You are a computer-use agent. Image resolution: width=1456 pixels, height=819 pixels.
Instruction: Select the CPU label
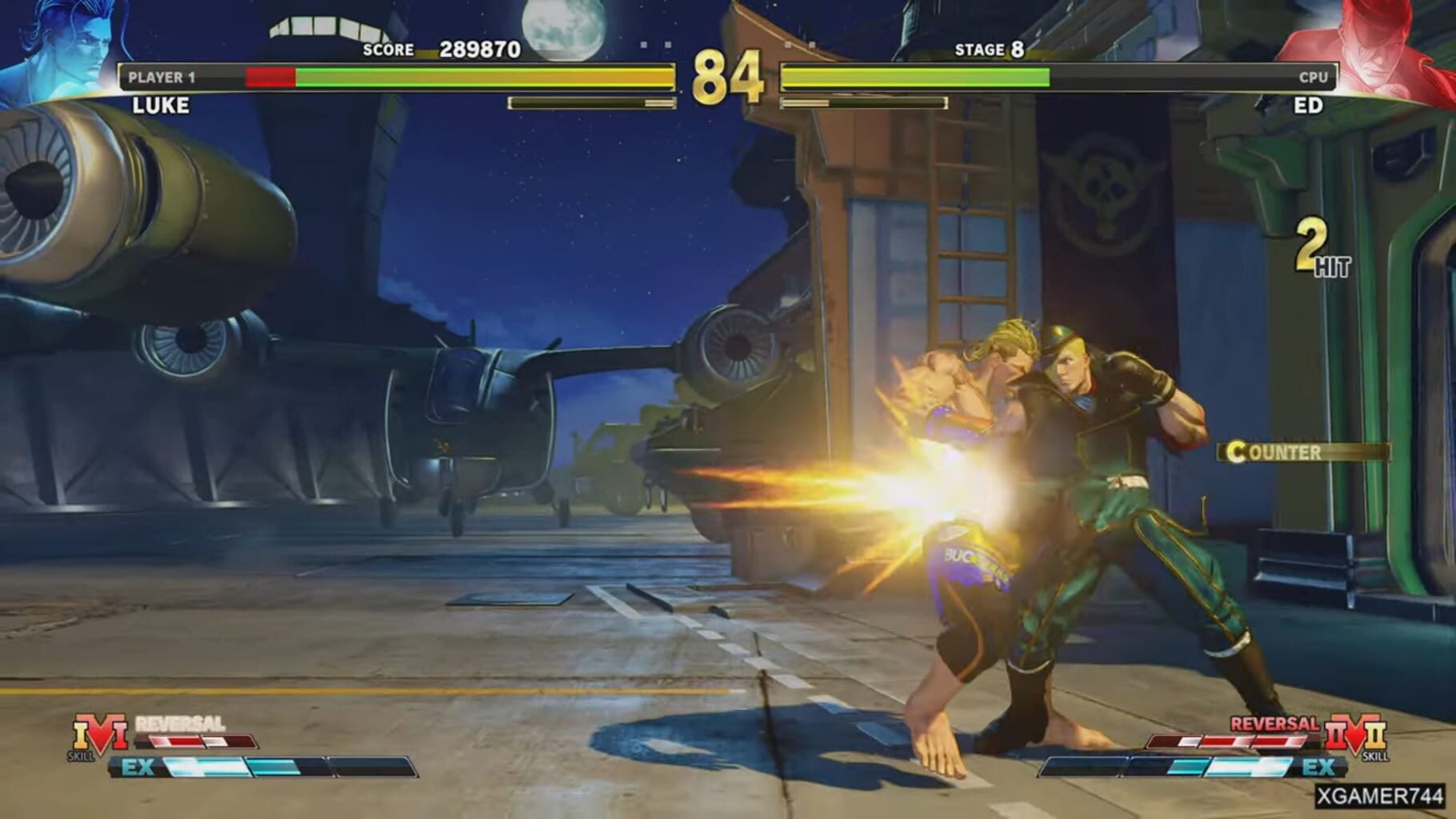[x=1314, y=78]
